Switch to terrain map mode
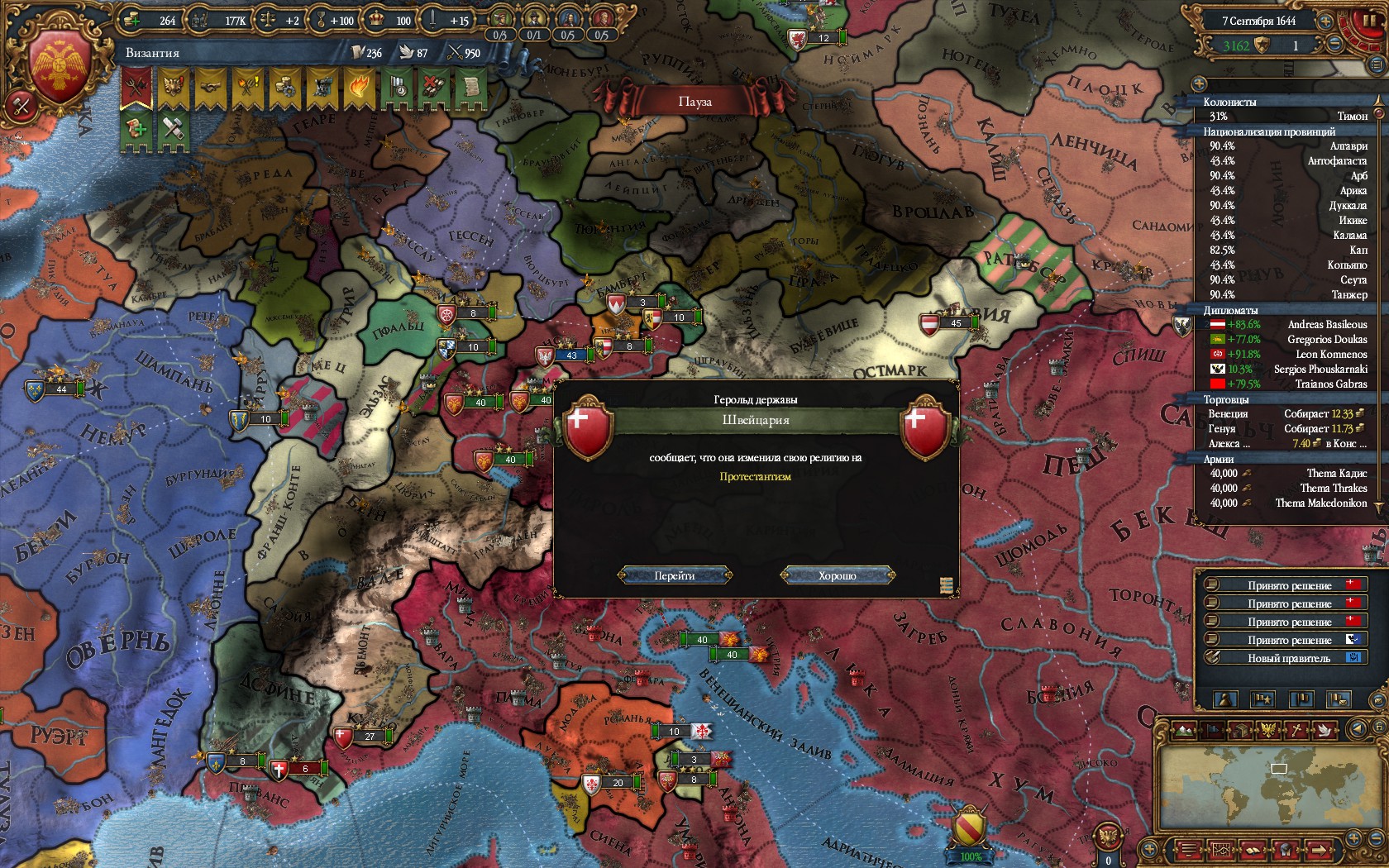Viewport: 1389px width, 868px height. (x=1185, y=731)
